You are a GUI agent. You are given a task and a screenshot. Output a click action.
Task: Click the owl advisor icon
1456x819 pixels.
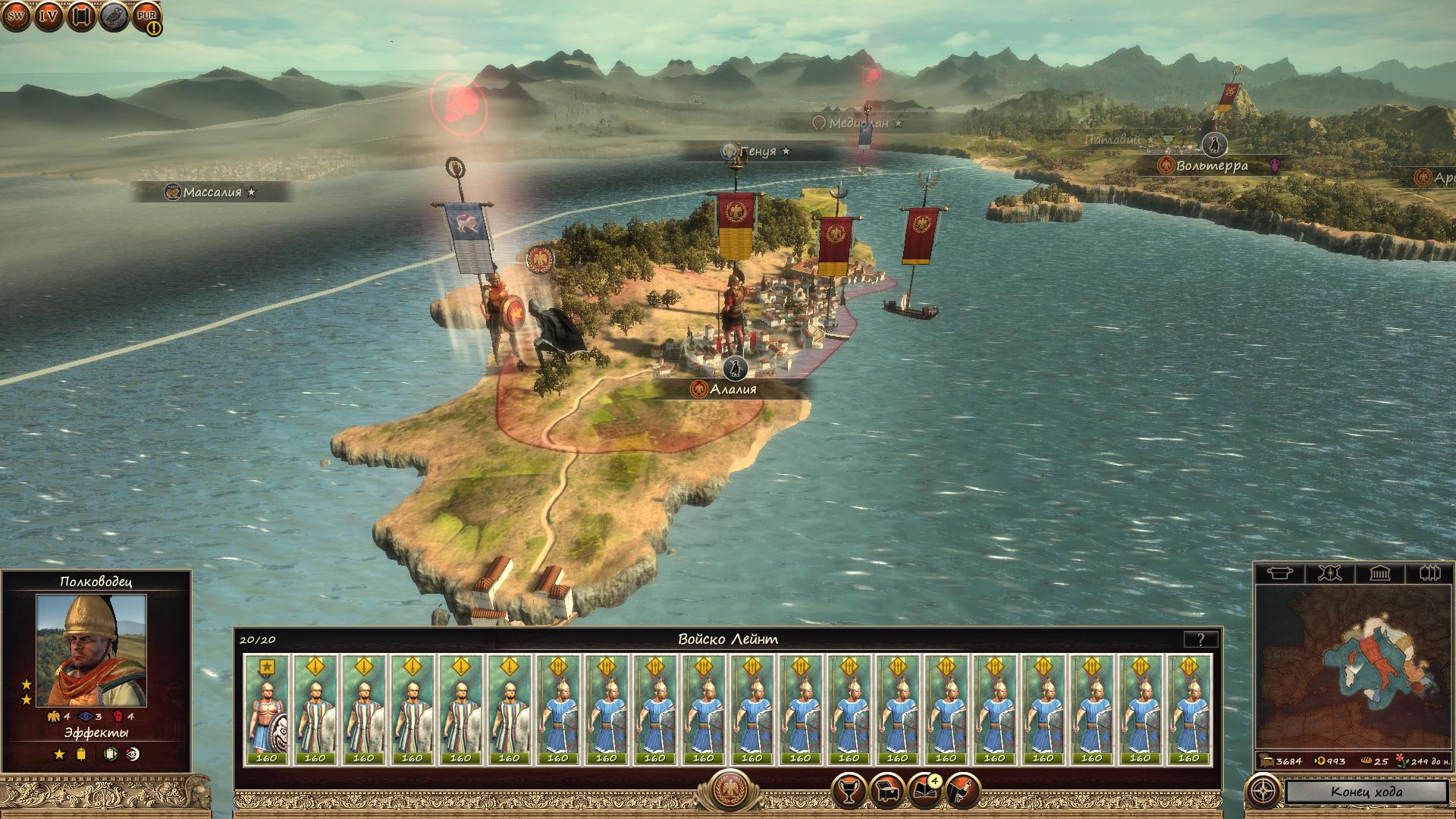(x=114, y=15)
